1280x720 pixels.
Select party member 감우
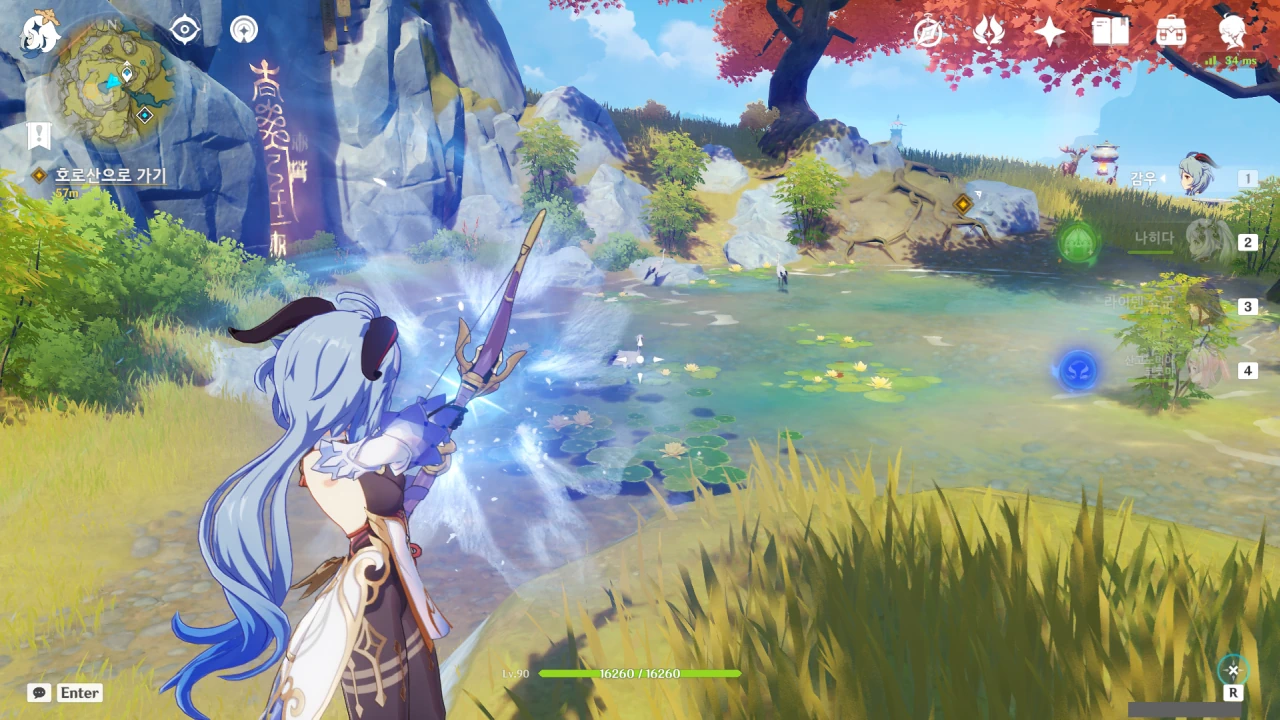(x=1195, y=178)
